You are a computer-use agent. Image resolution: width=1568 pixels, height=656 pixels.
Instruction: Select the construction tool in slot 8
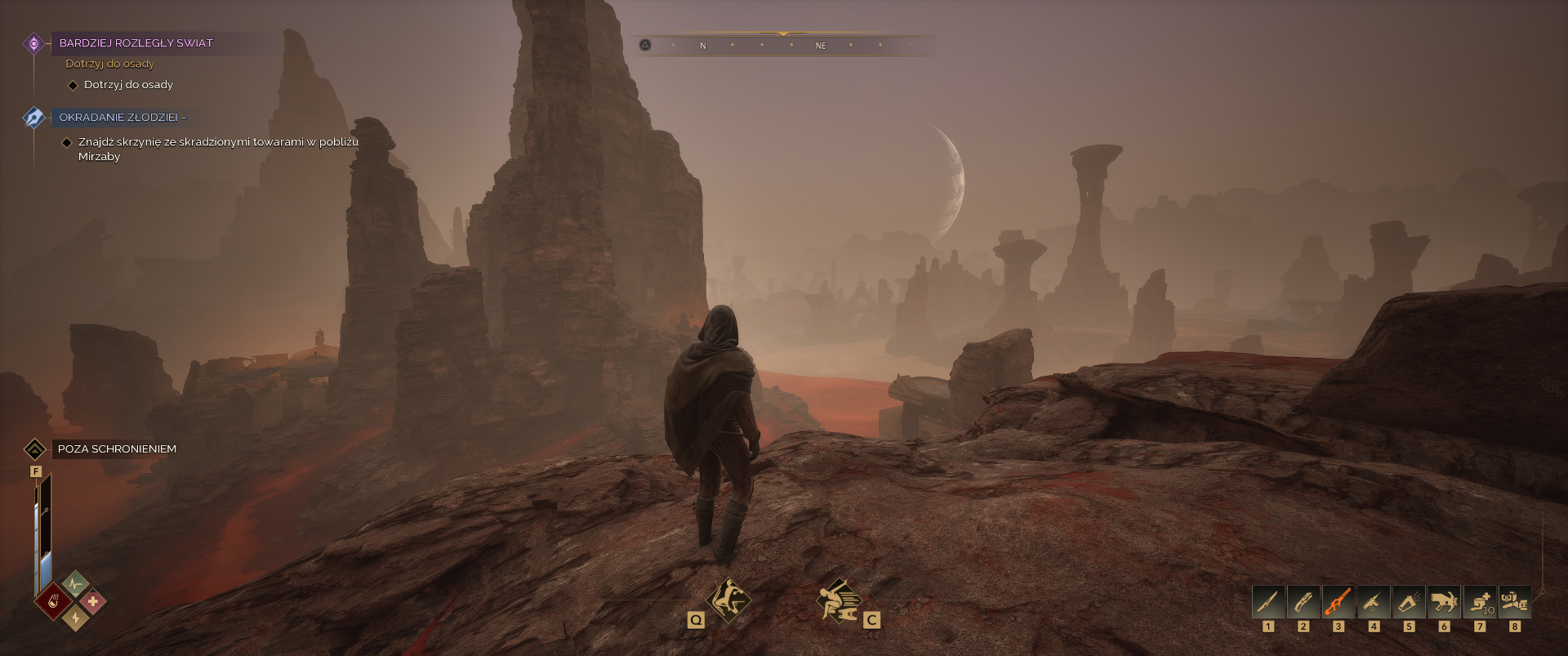pos(1515,602)
